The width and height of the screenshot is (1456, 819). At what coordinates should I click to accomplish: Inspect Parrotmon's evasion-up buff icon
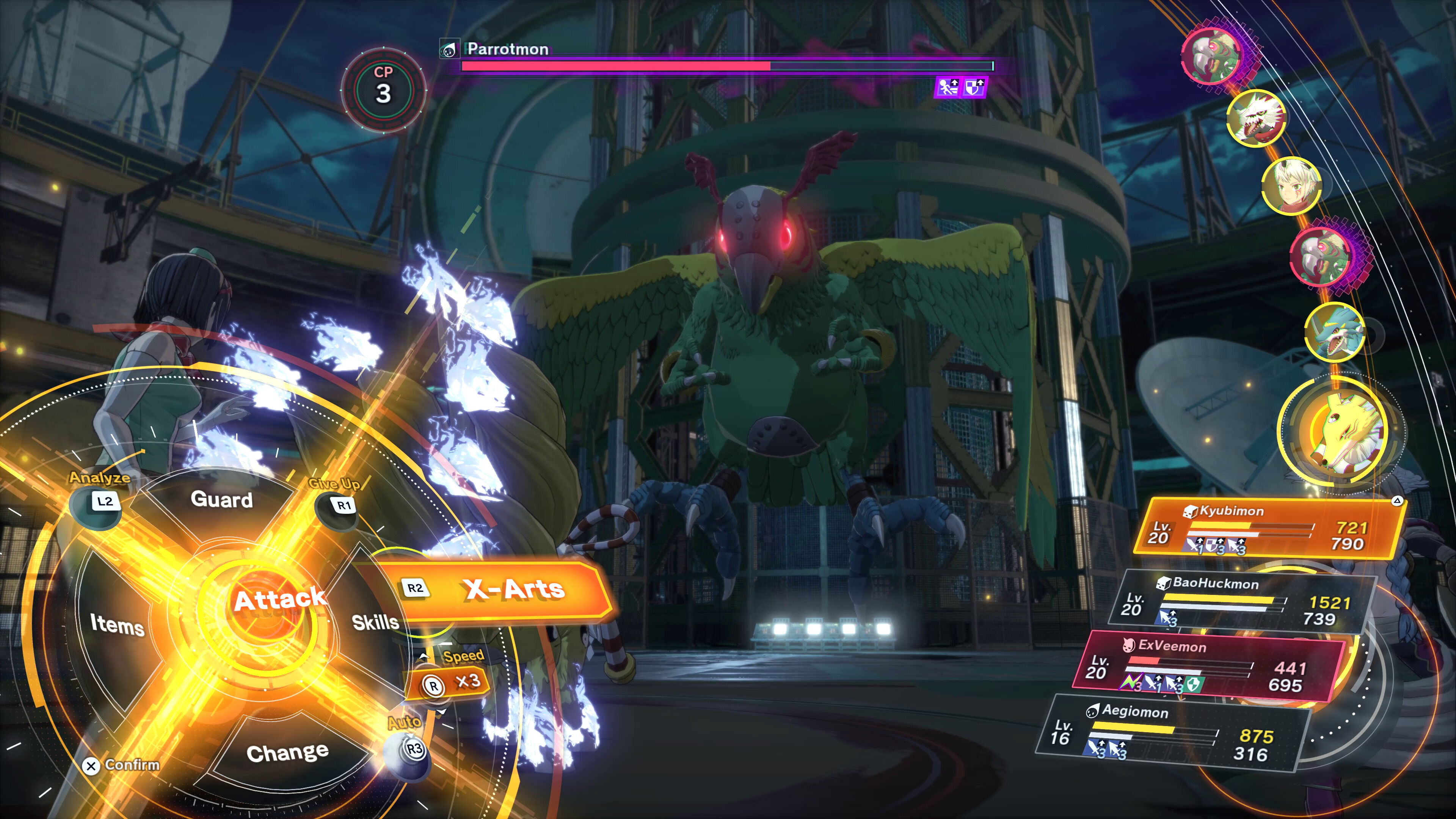point(948,88)
